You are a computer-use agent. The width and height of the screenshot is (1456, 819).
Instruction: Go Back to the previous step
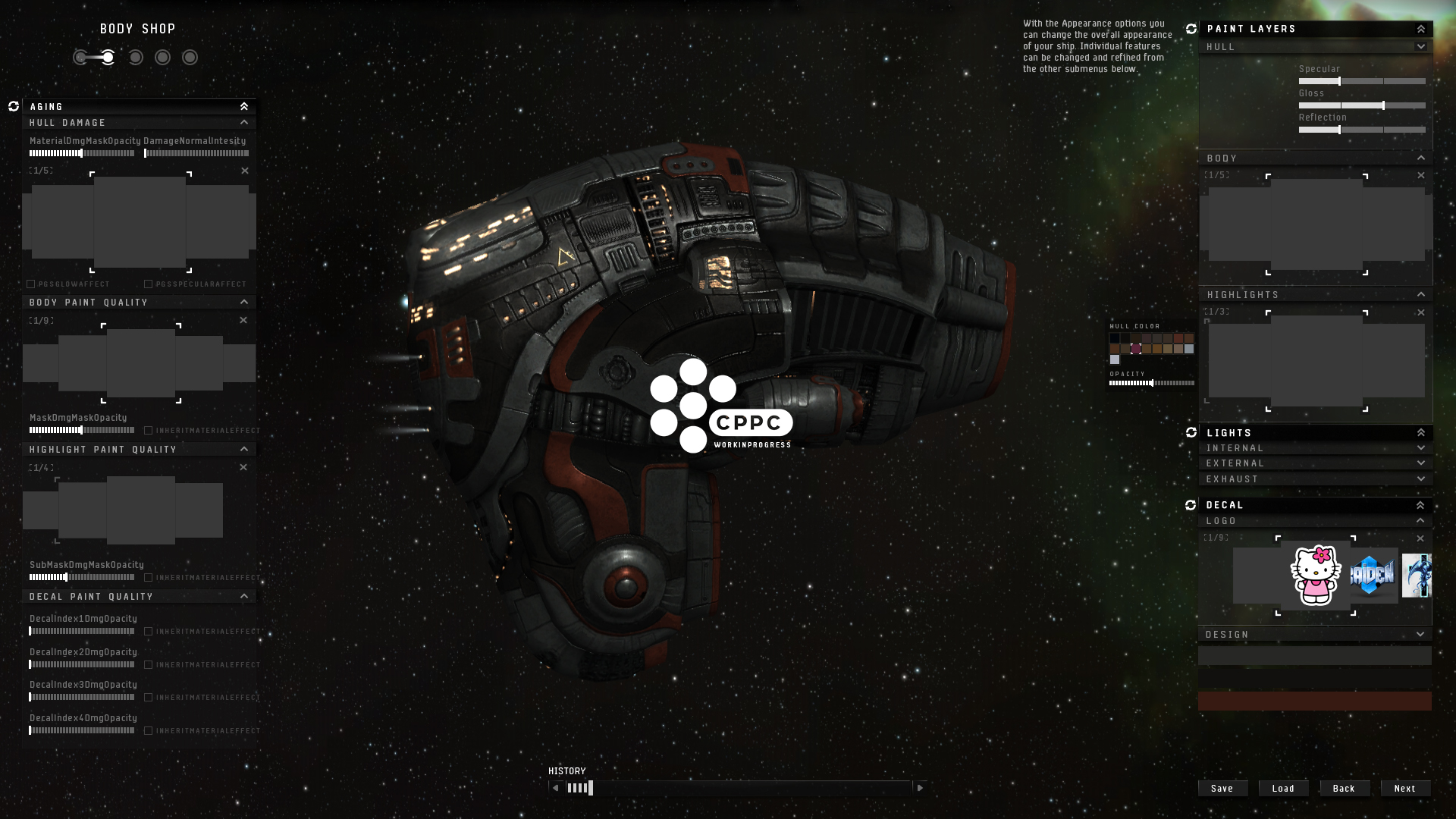point(1344,789)
